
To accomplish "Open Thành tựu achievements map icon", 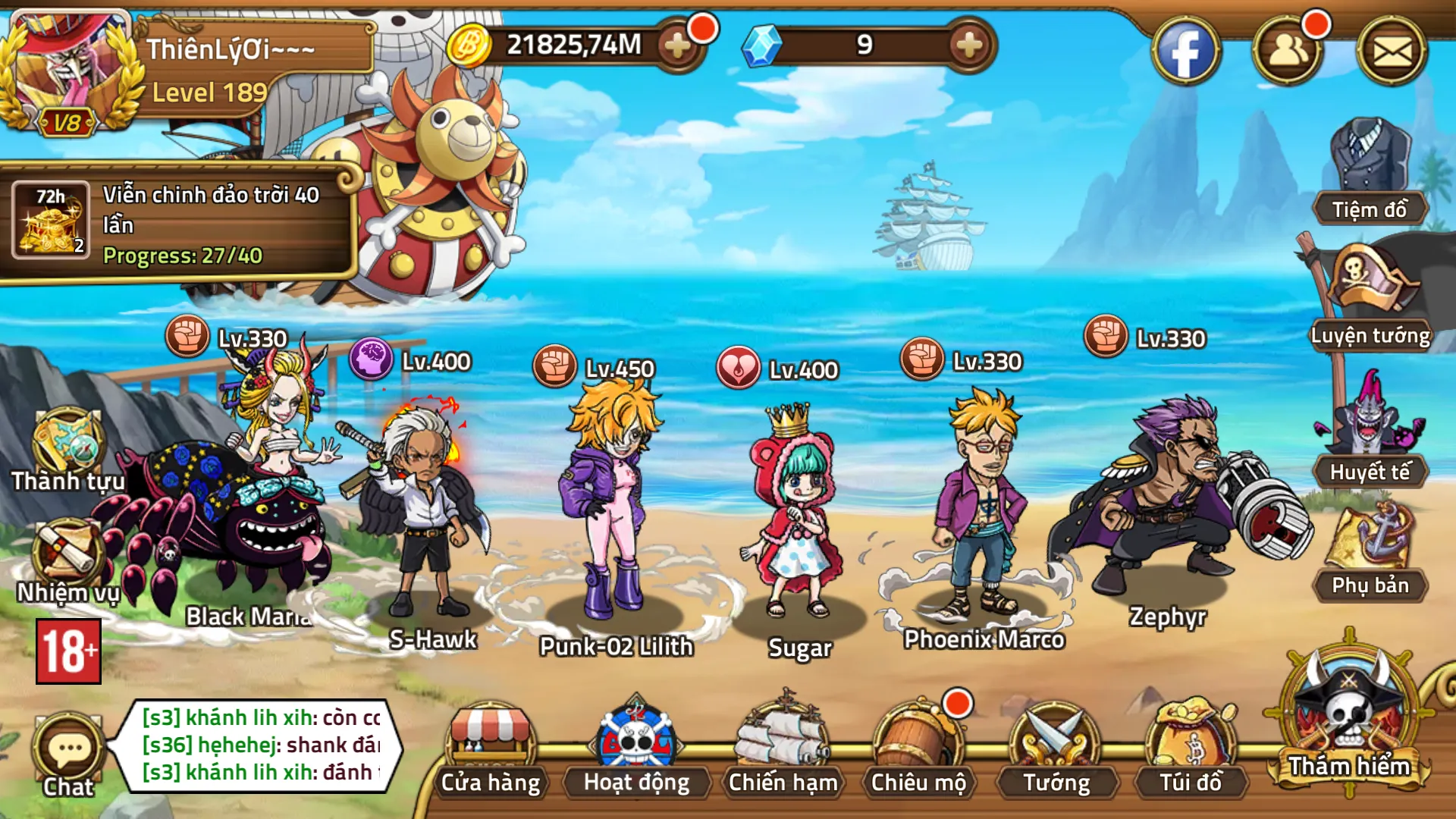I will tap(67, 449).
